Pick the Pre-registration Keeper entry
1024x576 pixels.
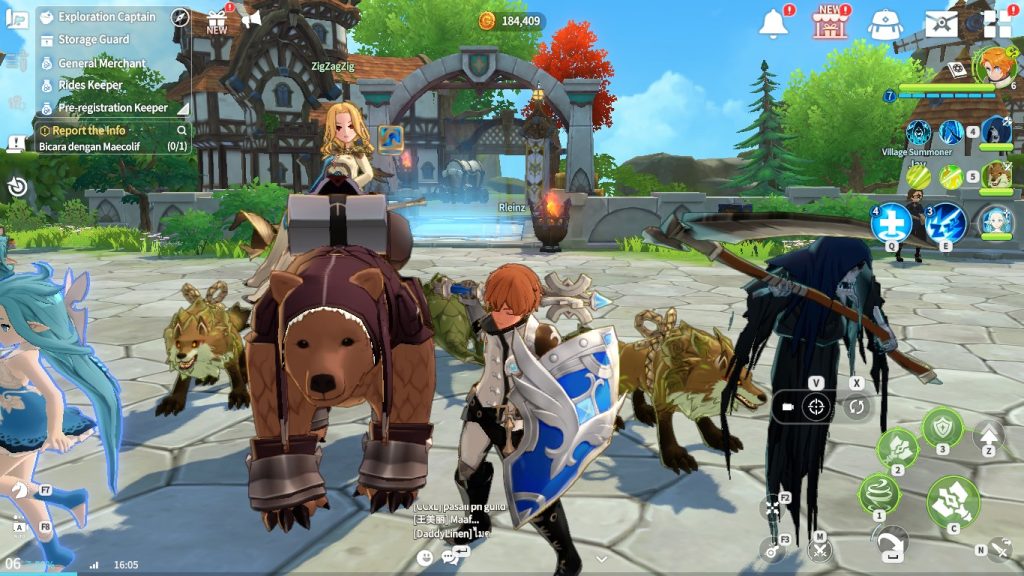[112, 108]
